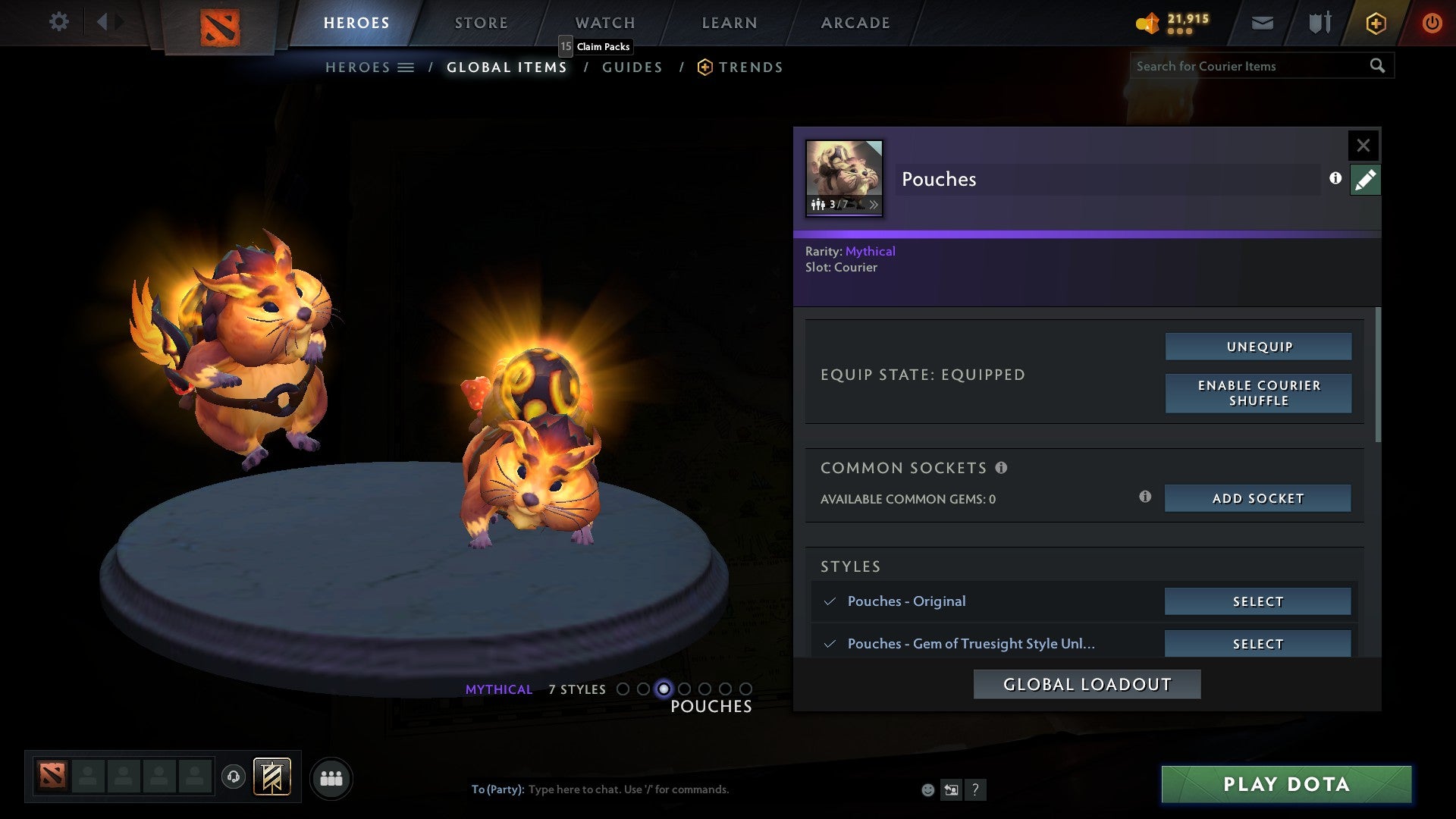Image resolution: width=1456 pixels, height=819 pixels.
Task: Click the GLOBAL LOADOUT button
Action: coord(1087,683)
